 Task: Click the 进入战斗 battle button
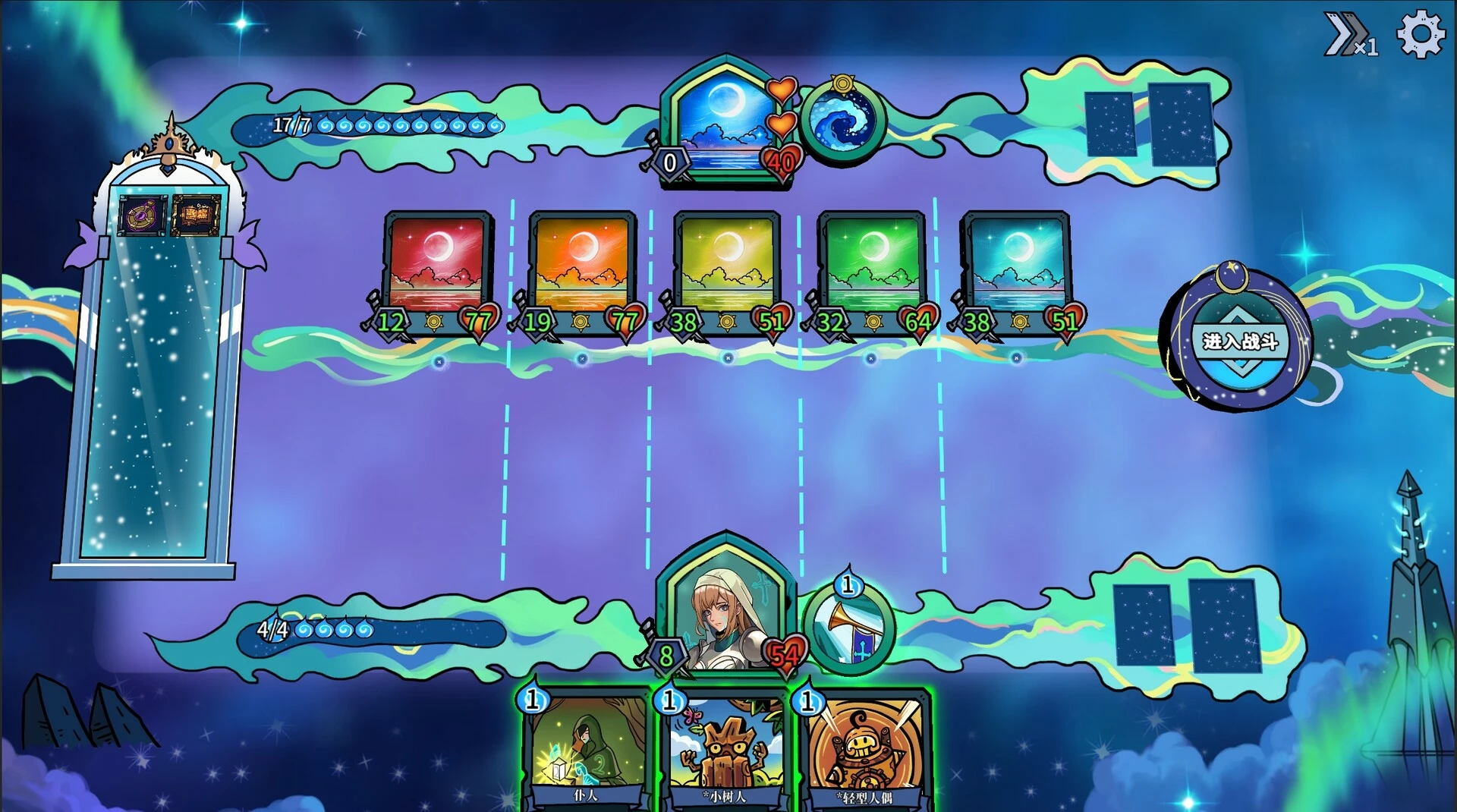coord(1240,341)
